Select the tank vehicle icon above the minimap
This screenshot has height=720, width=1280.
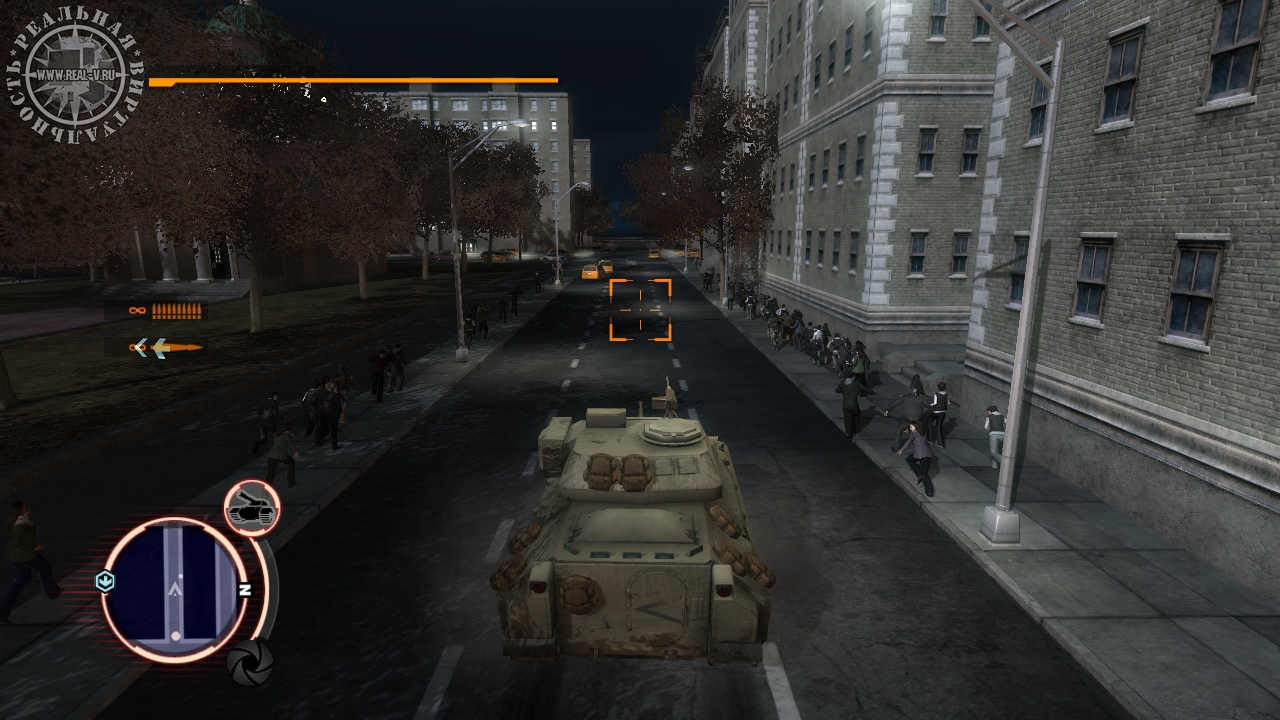click(x=251, y=508)
